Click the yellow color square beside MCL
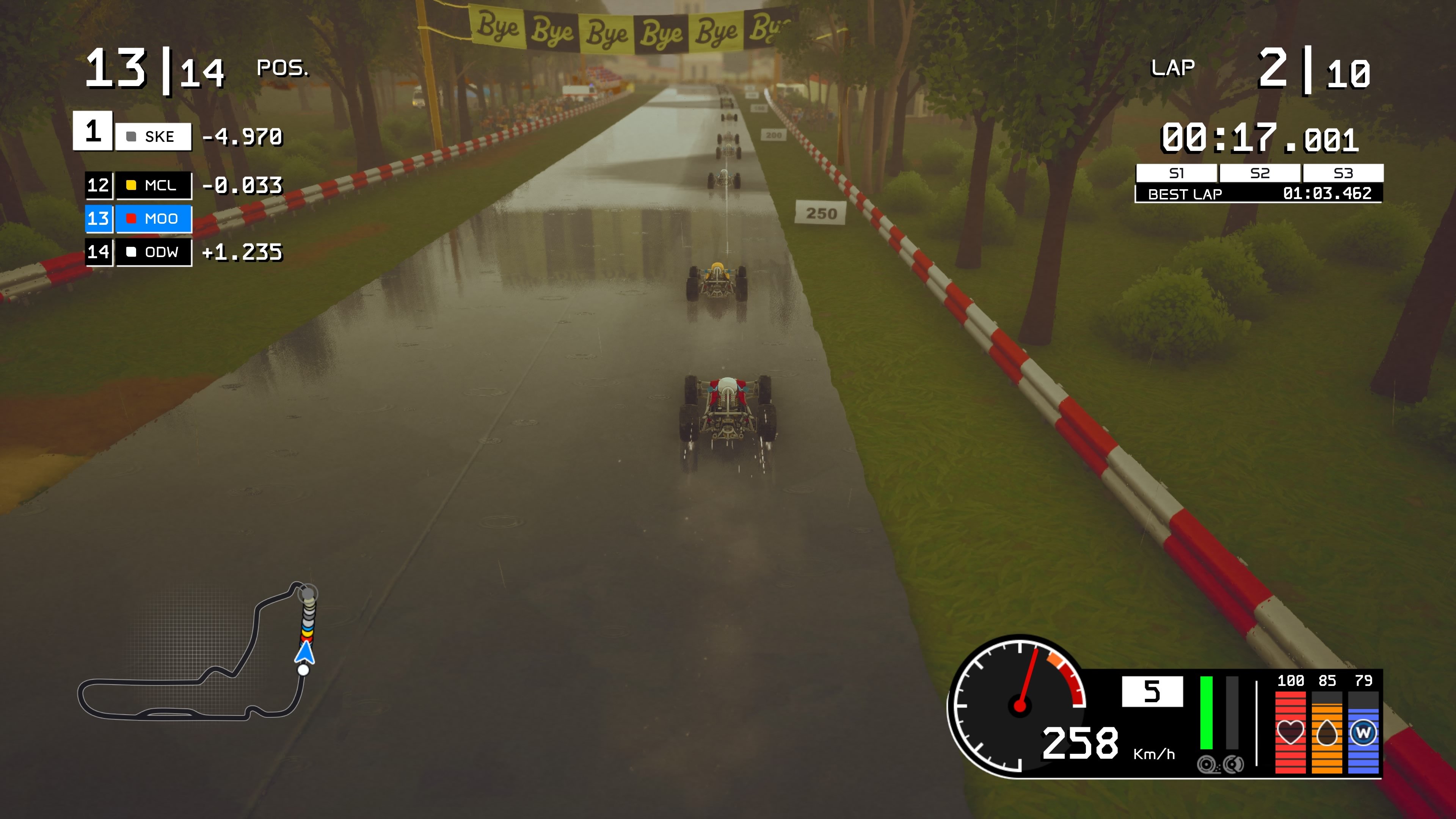 [133, 185]
